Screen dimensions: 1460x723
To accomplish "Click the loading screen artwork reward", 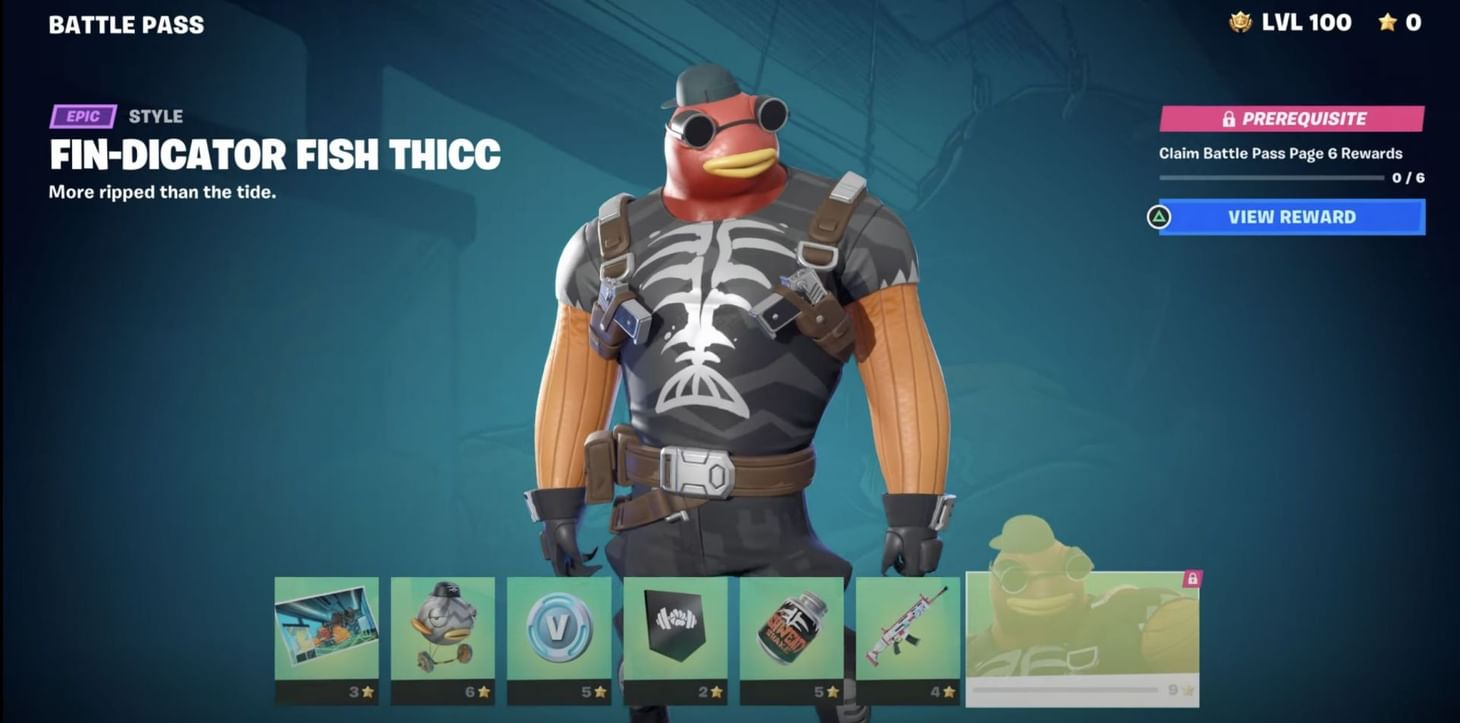I will (325, 630).
